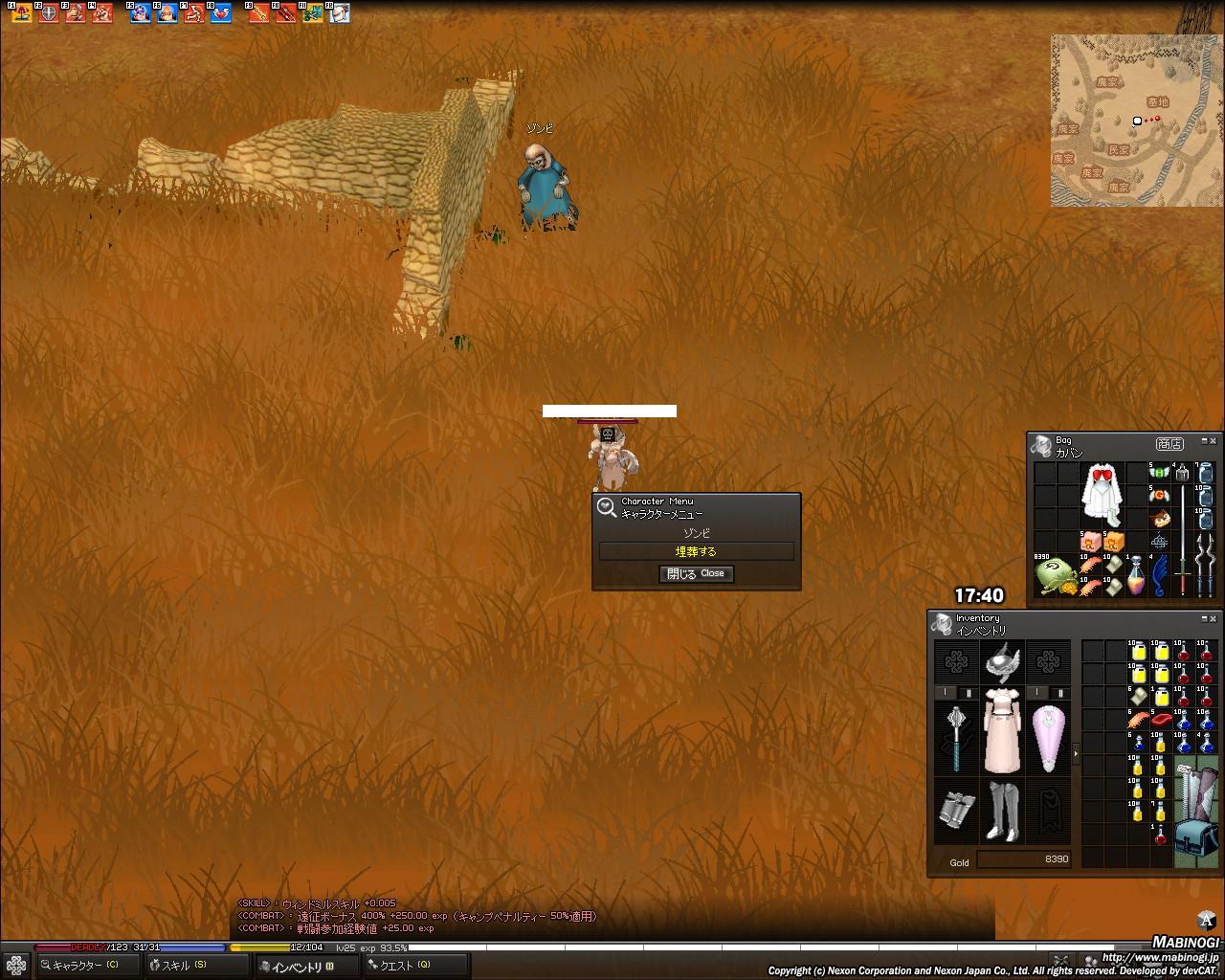The height and width of the screenshot is (980, 1225).
Task: Choose the 埋葬する (bury) option
Action: [x=696, y=551]
